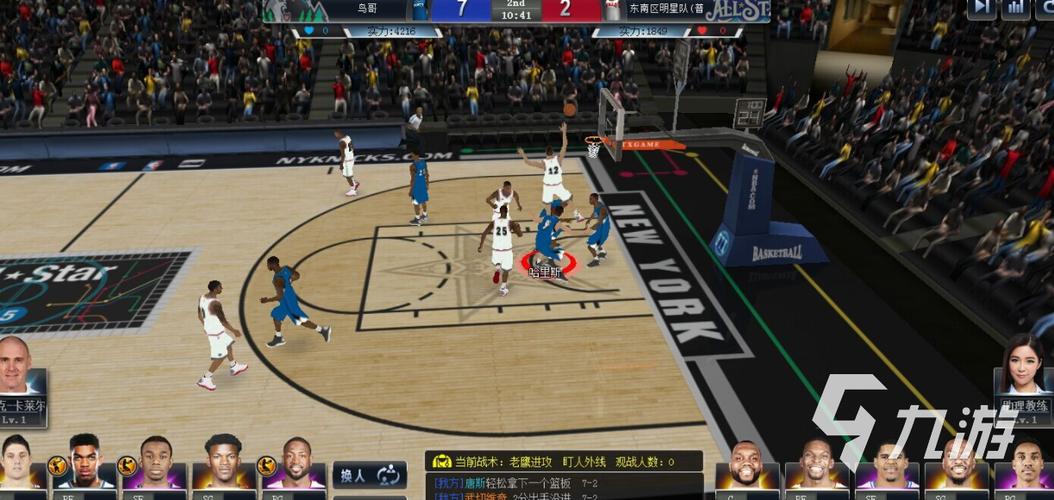Open the 当前战术 current tactic bar
Viewport: 1054px width, 500px height.
[563, 462]
